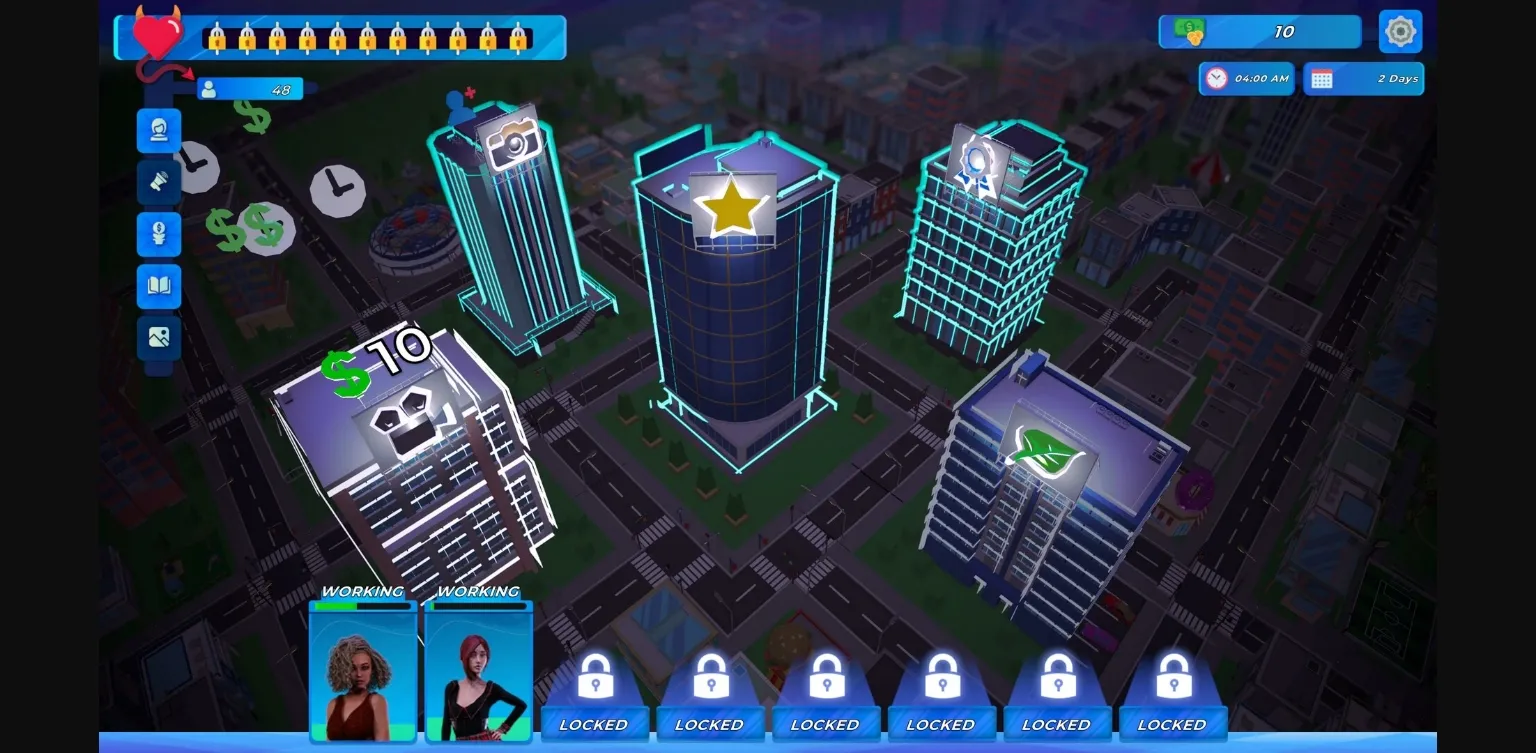Click the green cash counter showing 10
This screenshot has width=1536, height=753.
1260,31
